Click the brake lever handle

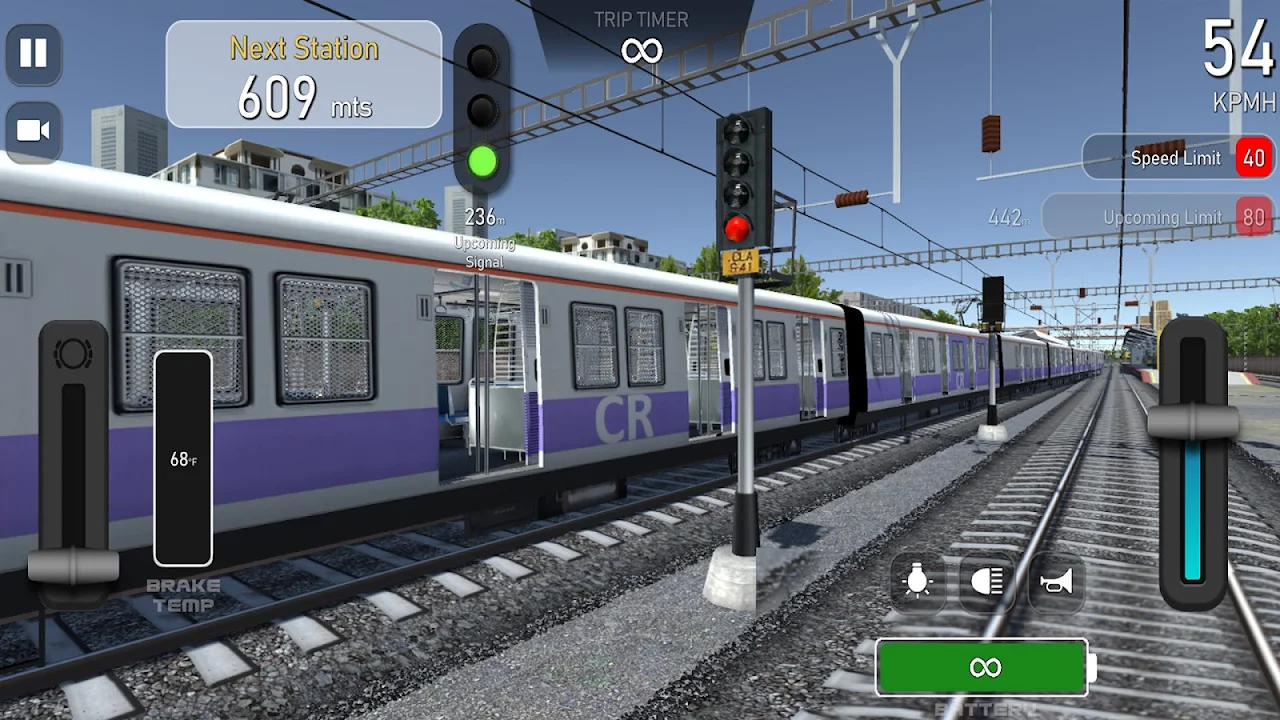point(73,566)
